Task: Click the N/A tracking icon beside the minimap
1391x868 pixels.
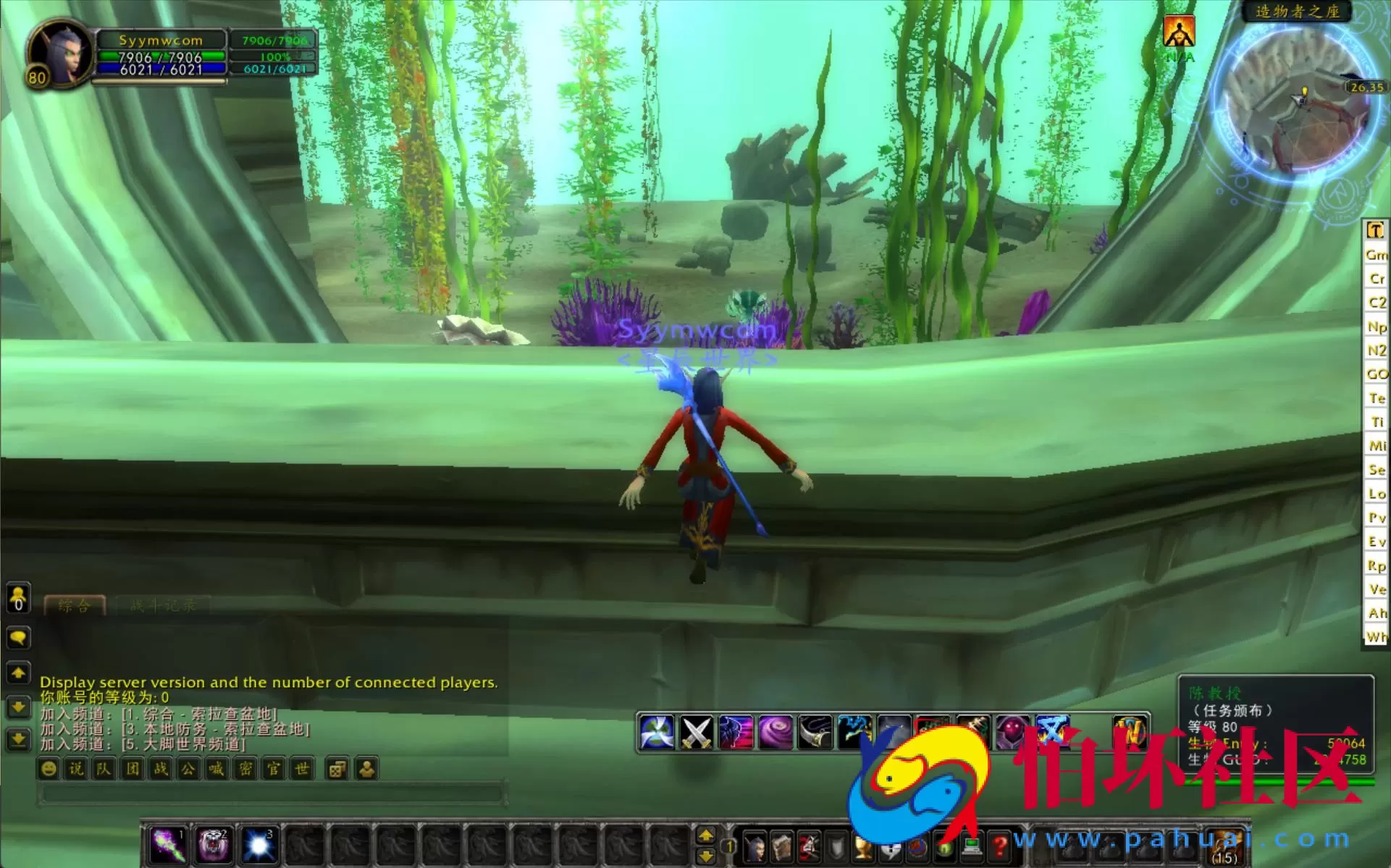Action: [x=1180, y=33]
